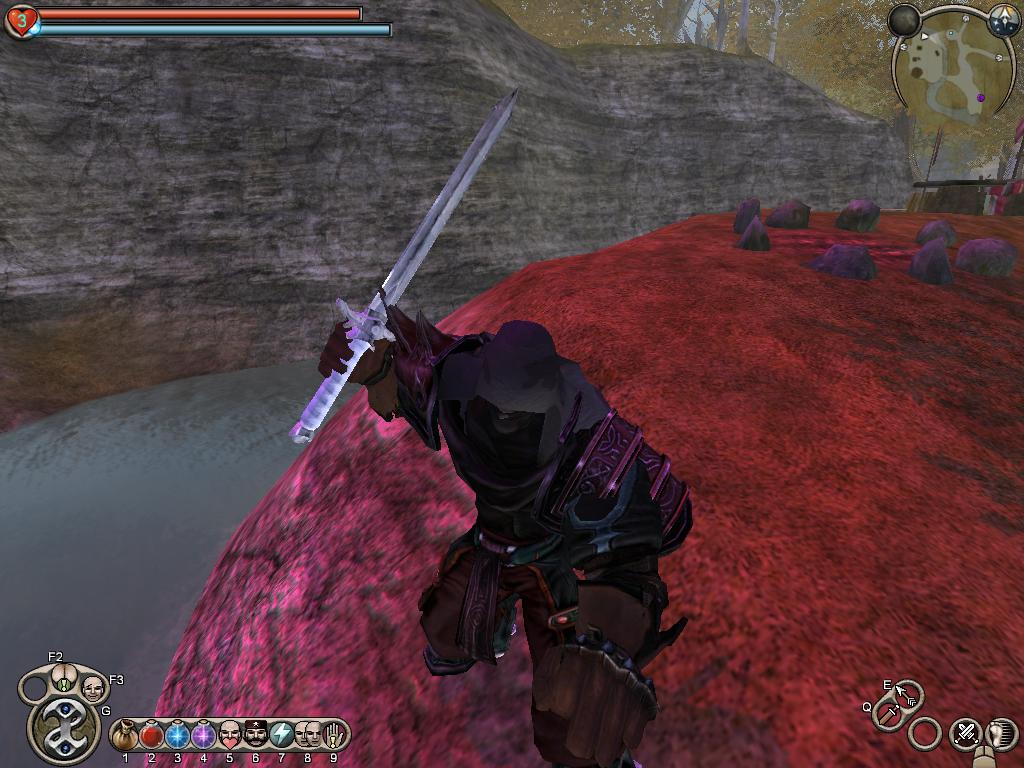Select the brown sack item in slot 1

126,736
